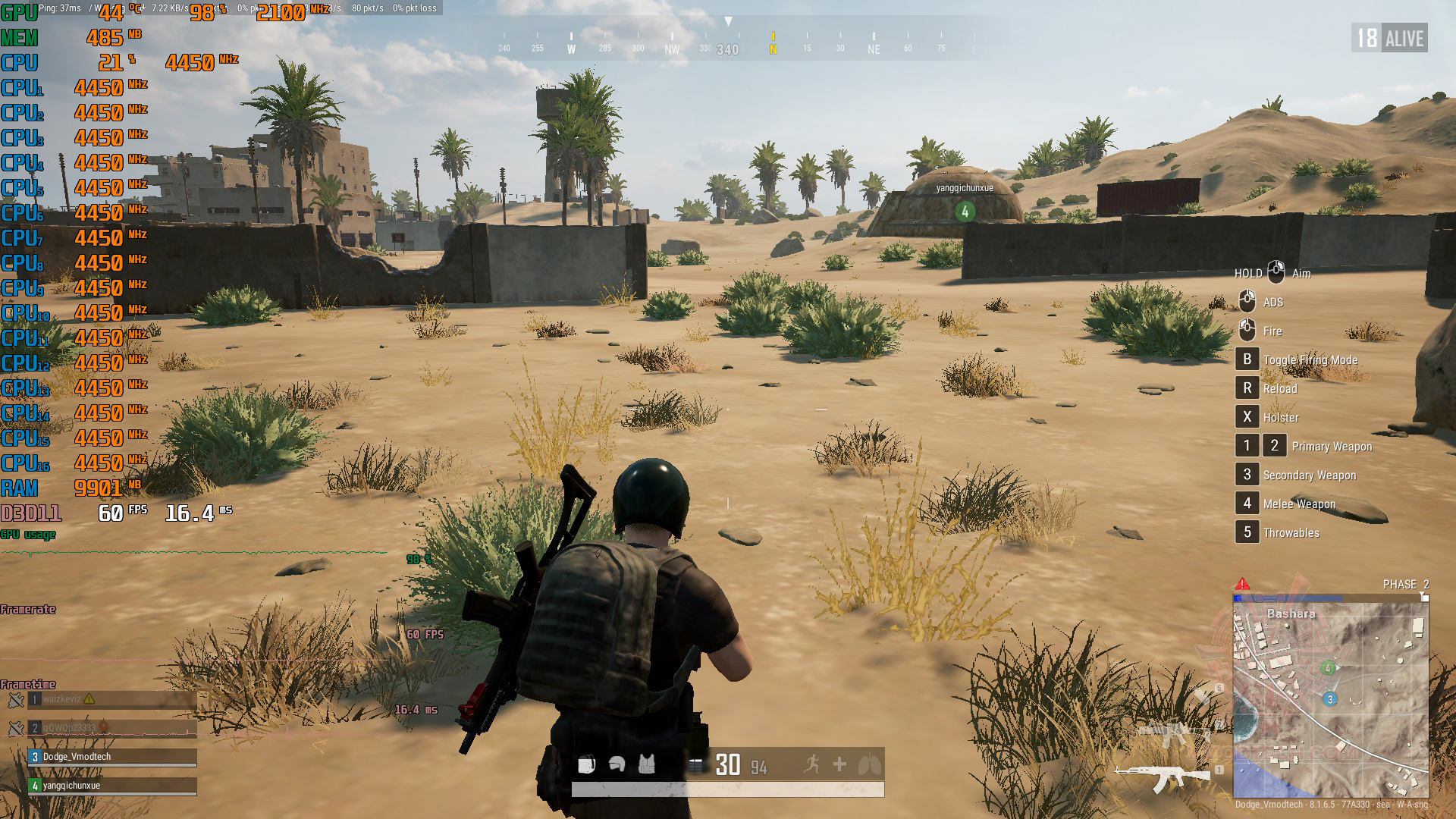Image resolution: width=1456 pixels, height=819 pixels.
Task: Click the green 4 marker on minimap
Action: coord(1328,668)
